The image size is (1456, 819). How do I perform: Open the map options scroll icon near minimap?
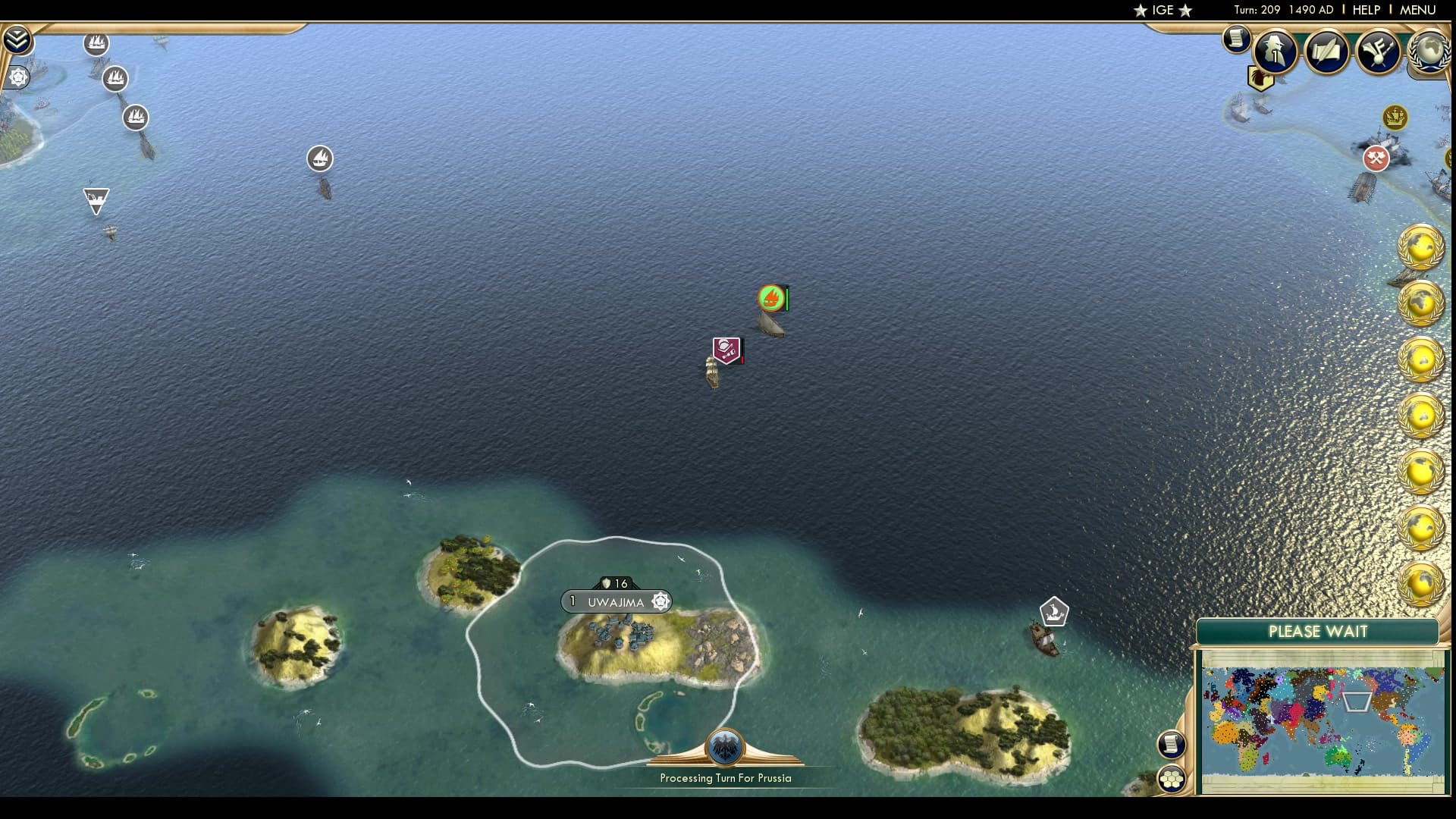pos(1172,745)
